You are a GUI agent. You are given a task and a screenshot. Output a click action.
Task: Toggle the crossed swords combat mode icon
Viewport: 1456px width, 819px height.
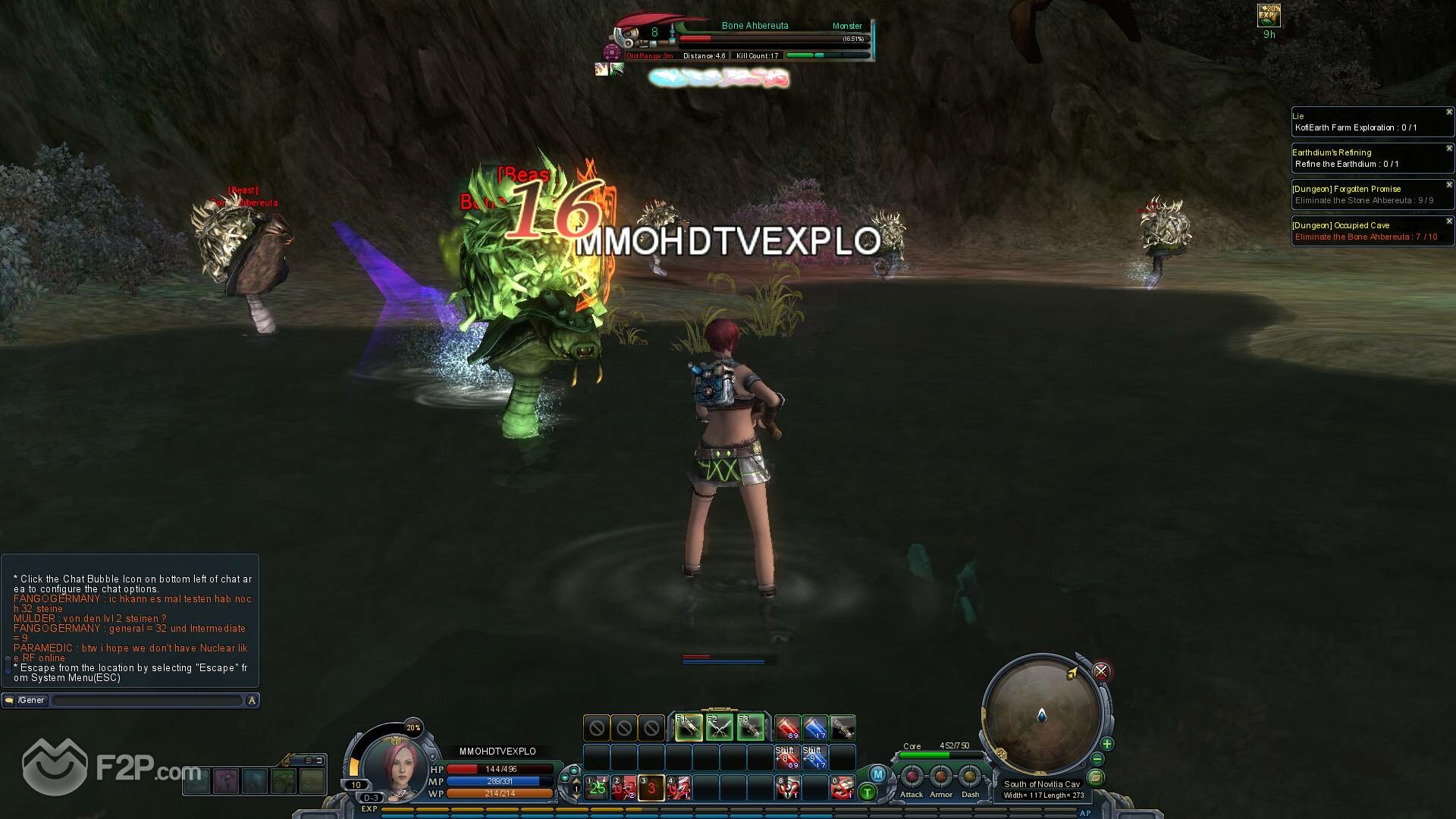1101,671
